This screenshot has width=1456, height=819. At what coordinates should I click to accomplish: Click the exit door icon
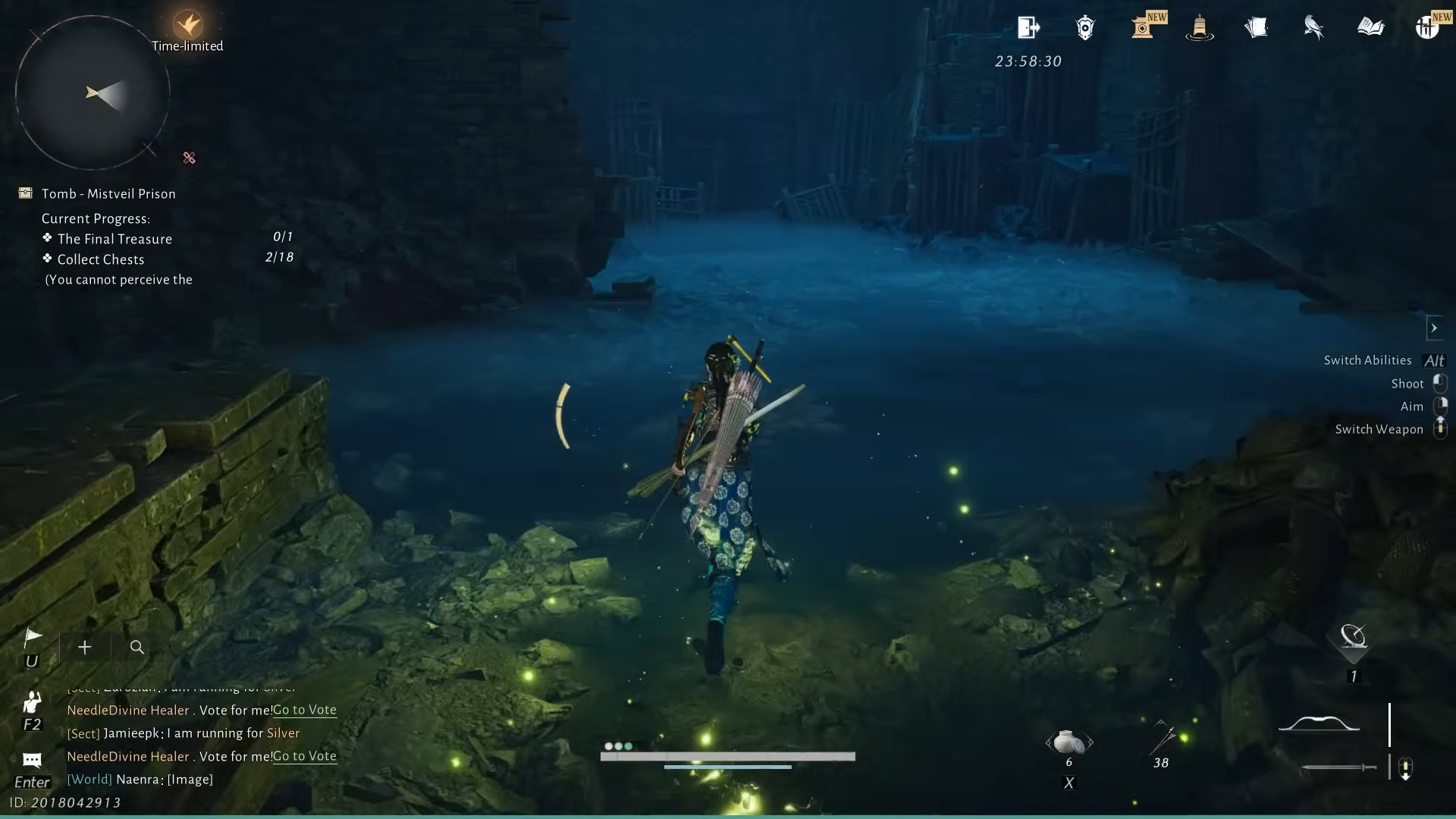pyautogui.click(x=1028, y=28)
